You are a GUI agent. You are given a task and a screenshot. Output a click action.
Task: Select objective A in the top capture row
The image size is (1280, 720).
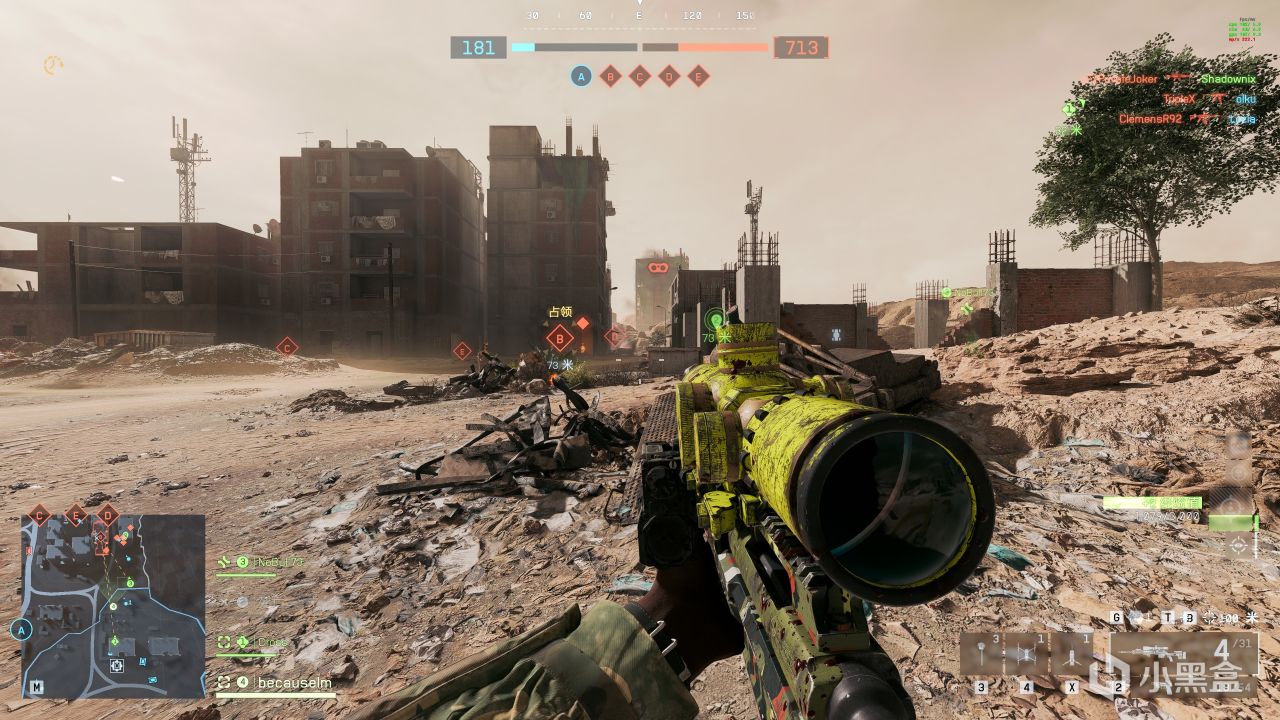coord(581,76)
